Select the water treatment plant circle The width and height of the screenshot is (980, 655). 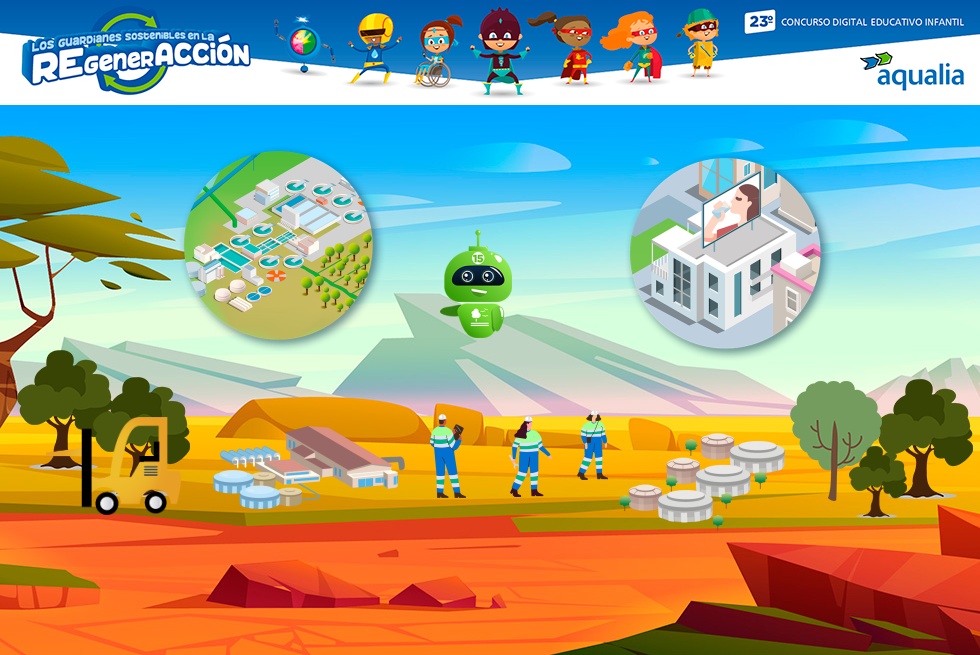279,243
